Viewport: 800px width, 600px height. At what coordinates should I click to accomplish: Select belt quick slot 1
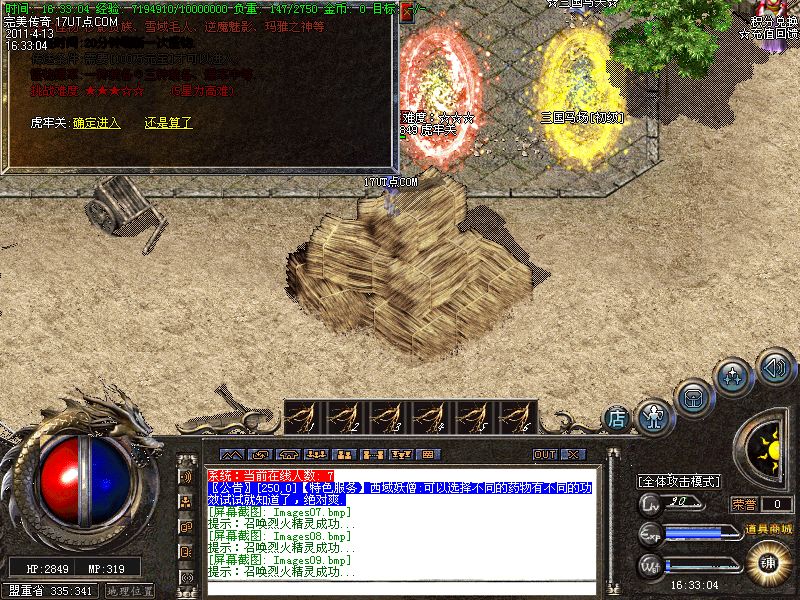[305, 417]
